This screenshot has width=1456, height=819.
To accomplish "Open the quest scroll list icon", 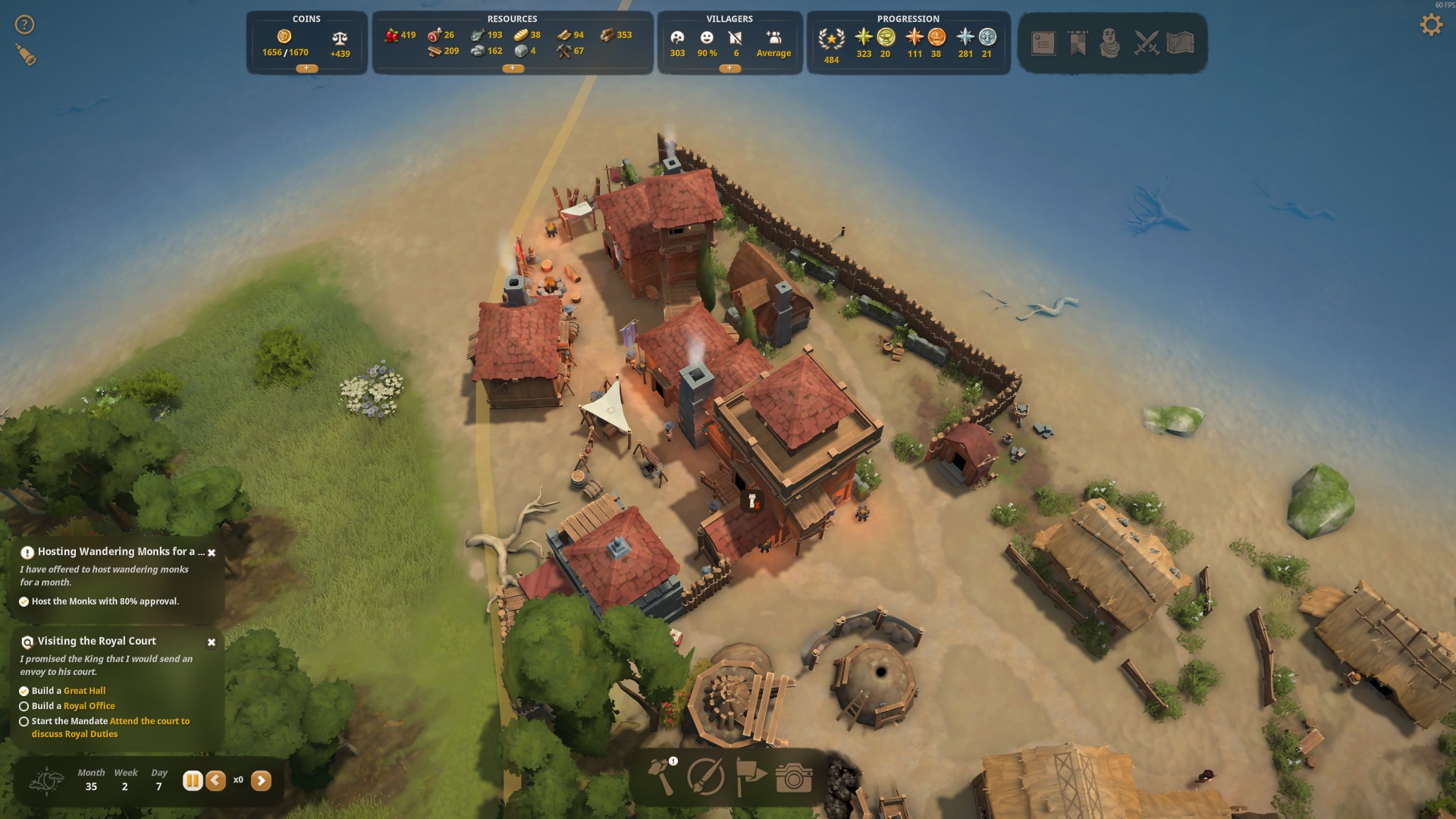I will [1043, 43].
